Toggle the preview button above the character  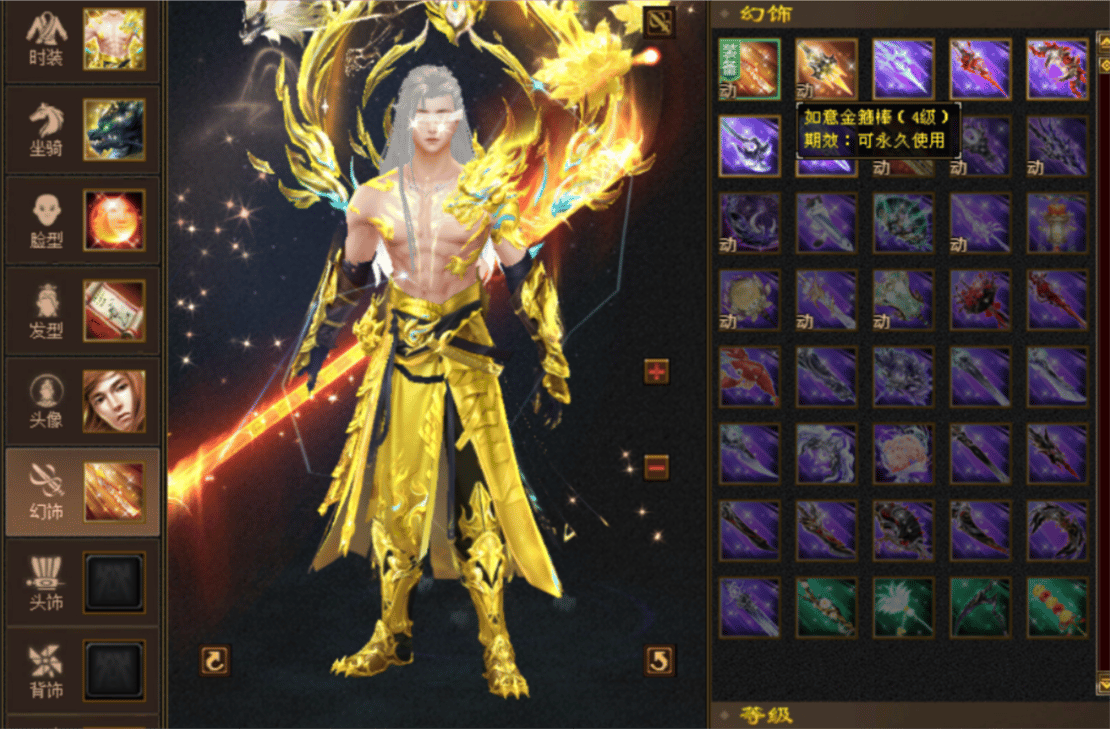(659, 23)
